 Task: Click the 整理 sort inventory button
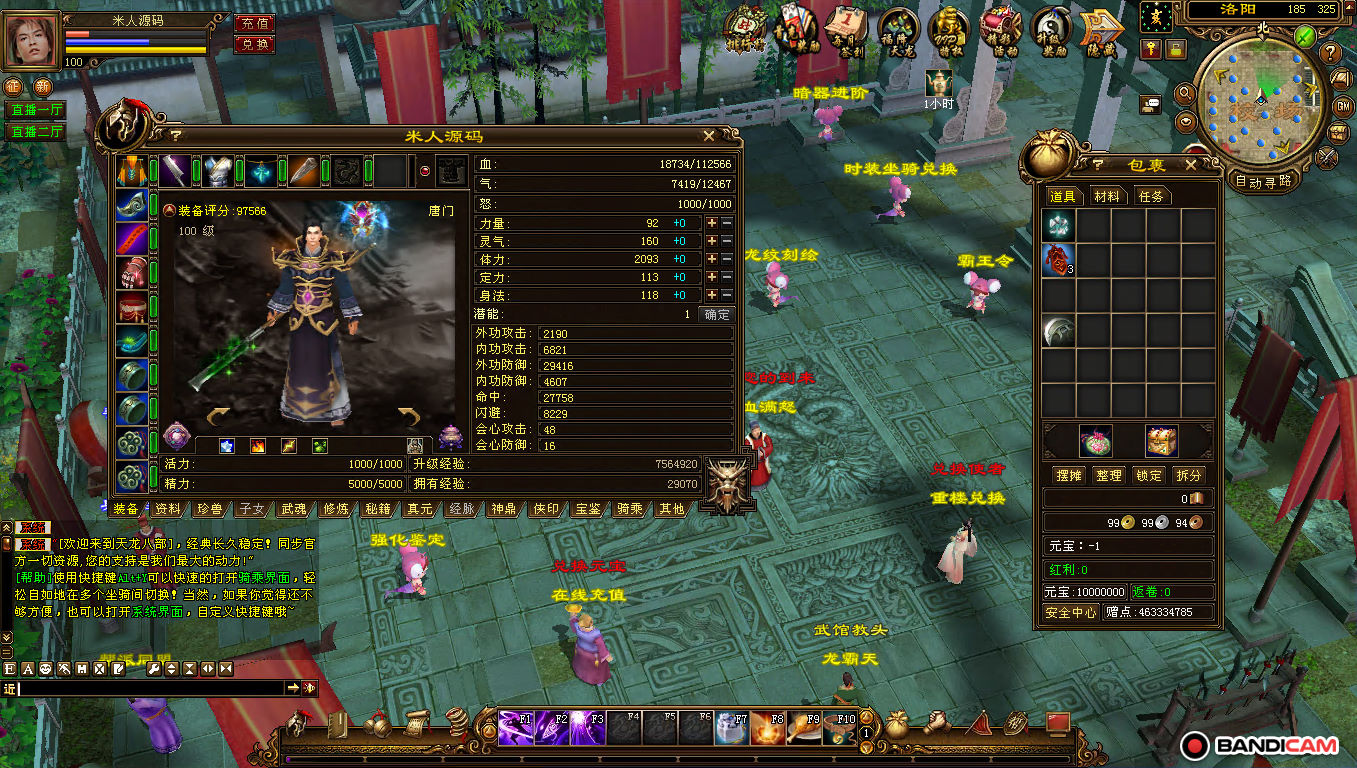click(x=1109, y=475)
